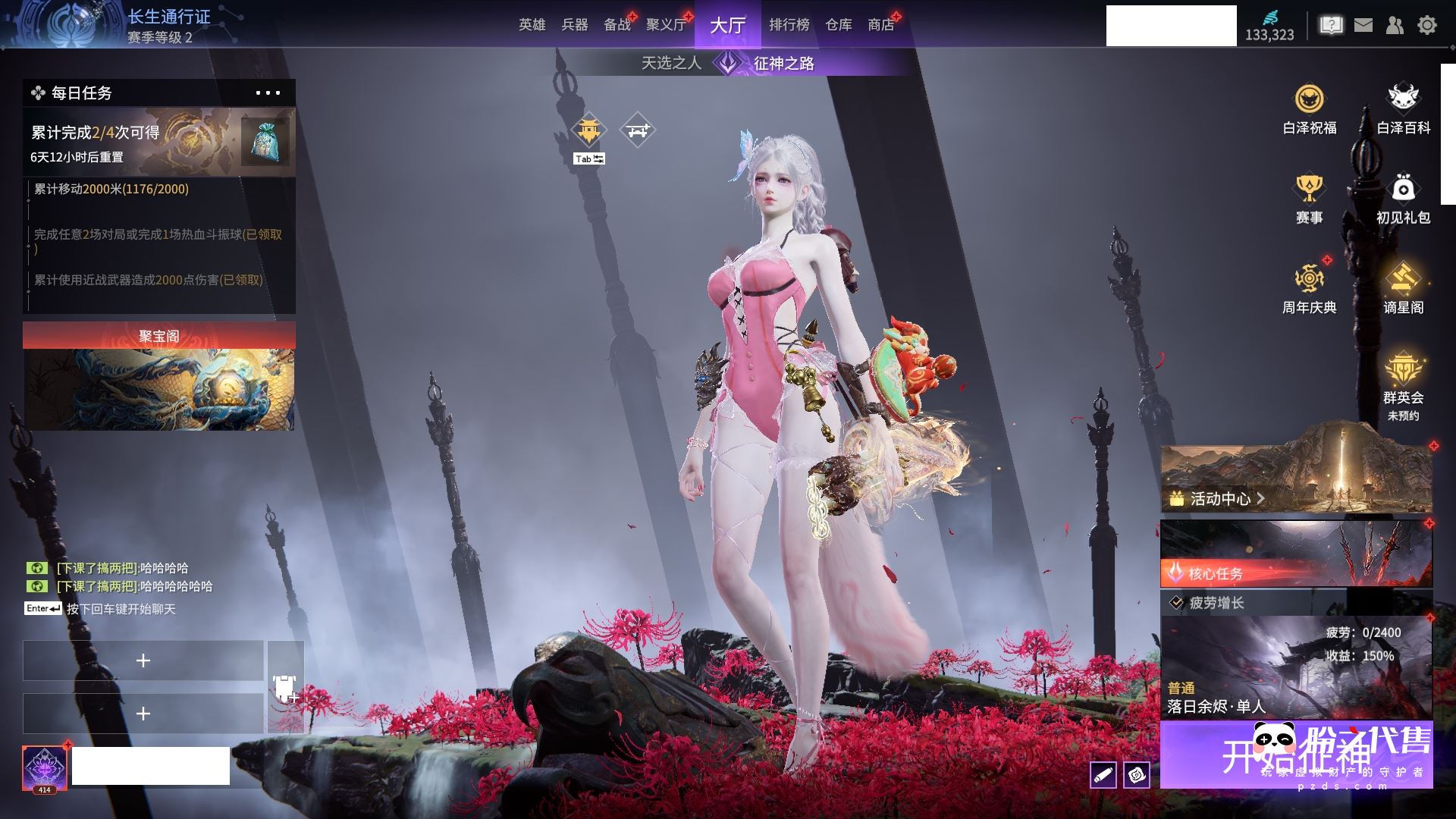Switch to the 兵器 weapons tab
The image size is (1456, 819).
pos(574,25)
